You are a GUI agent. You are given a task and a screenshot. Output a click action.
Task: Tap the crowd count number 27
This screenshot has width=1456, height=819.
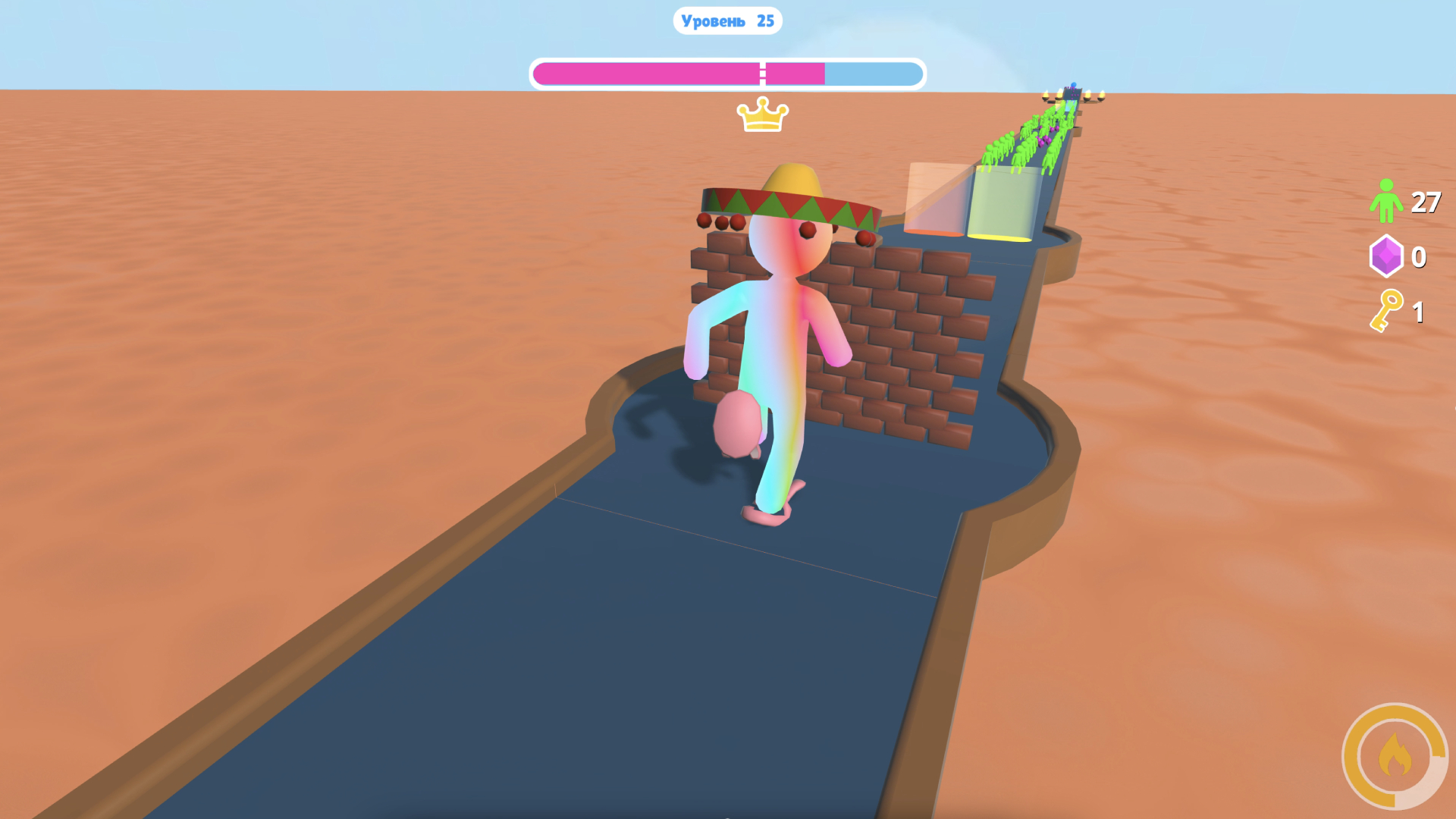[x=1425, y=202]
